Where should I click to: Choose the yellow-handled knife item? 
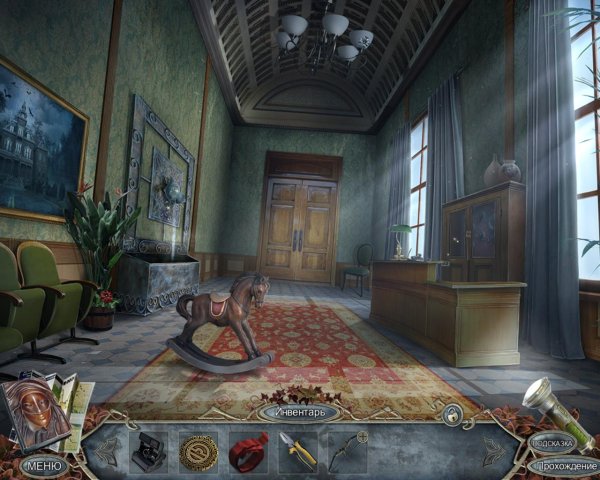[297, 451]
